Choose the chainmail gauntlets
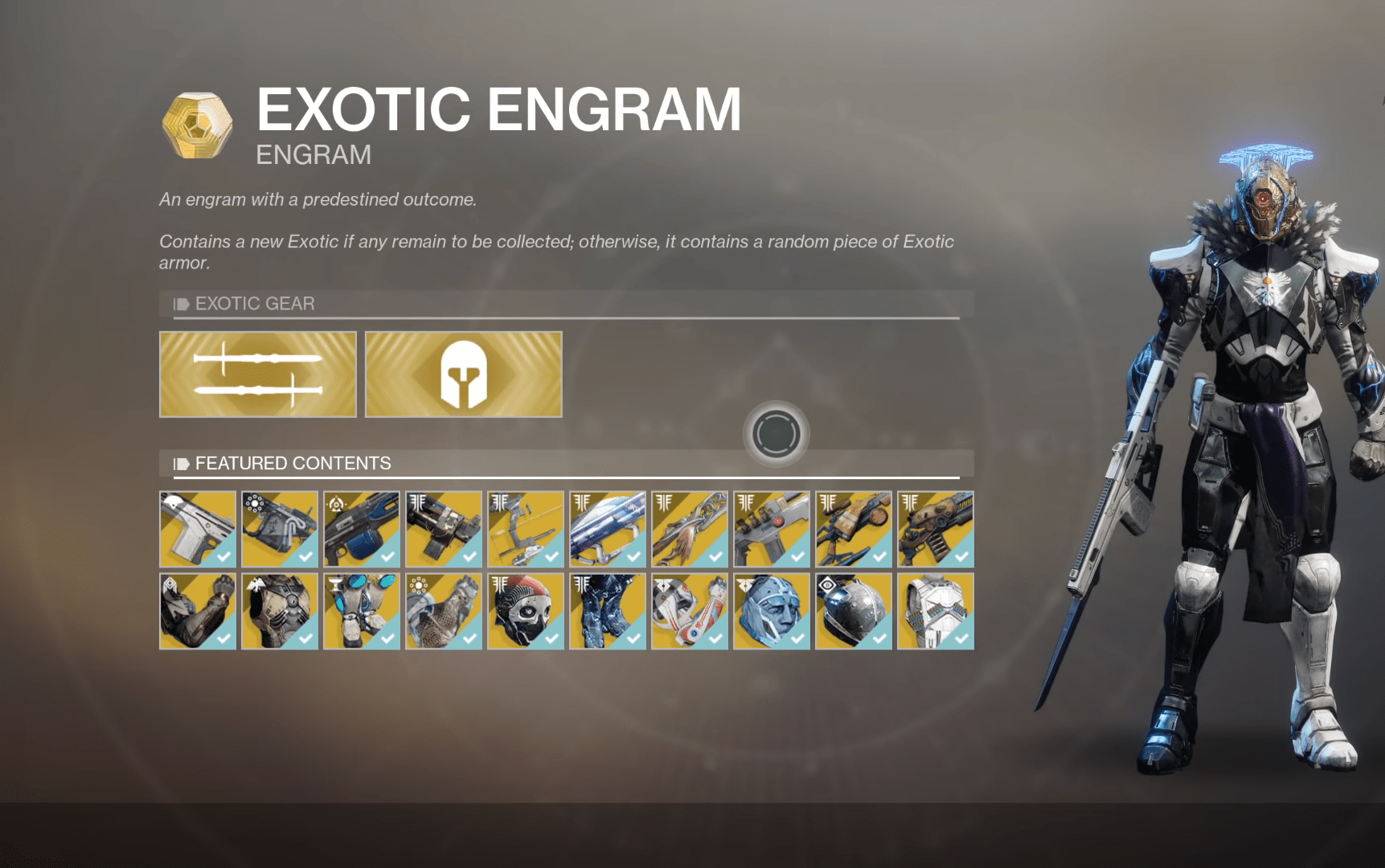Screen dimensions: 1385x868 444,611
